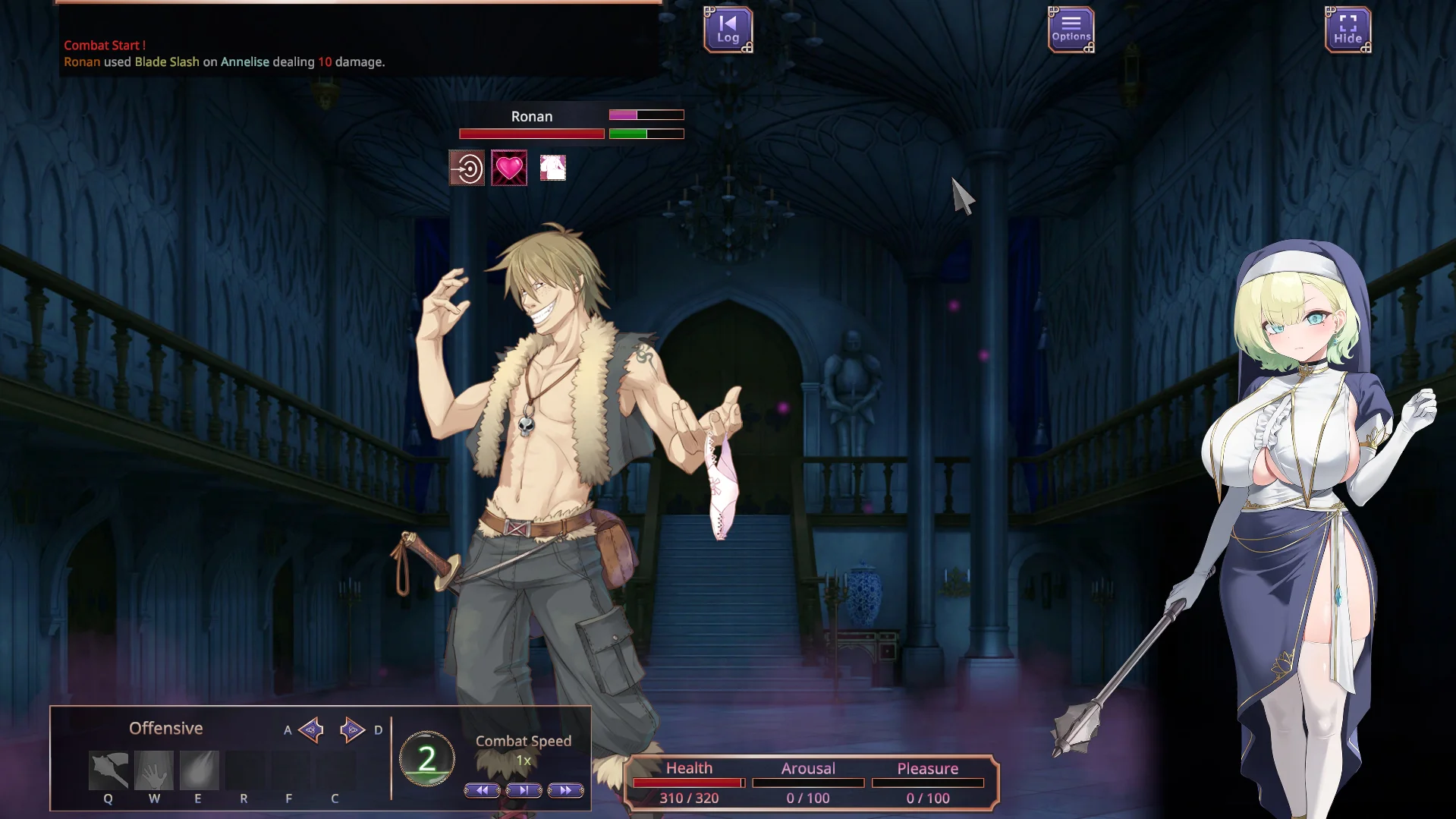The image size is (1456, 819).
Task: Use the mace strike skill
Action: [x=108, y=770]
